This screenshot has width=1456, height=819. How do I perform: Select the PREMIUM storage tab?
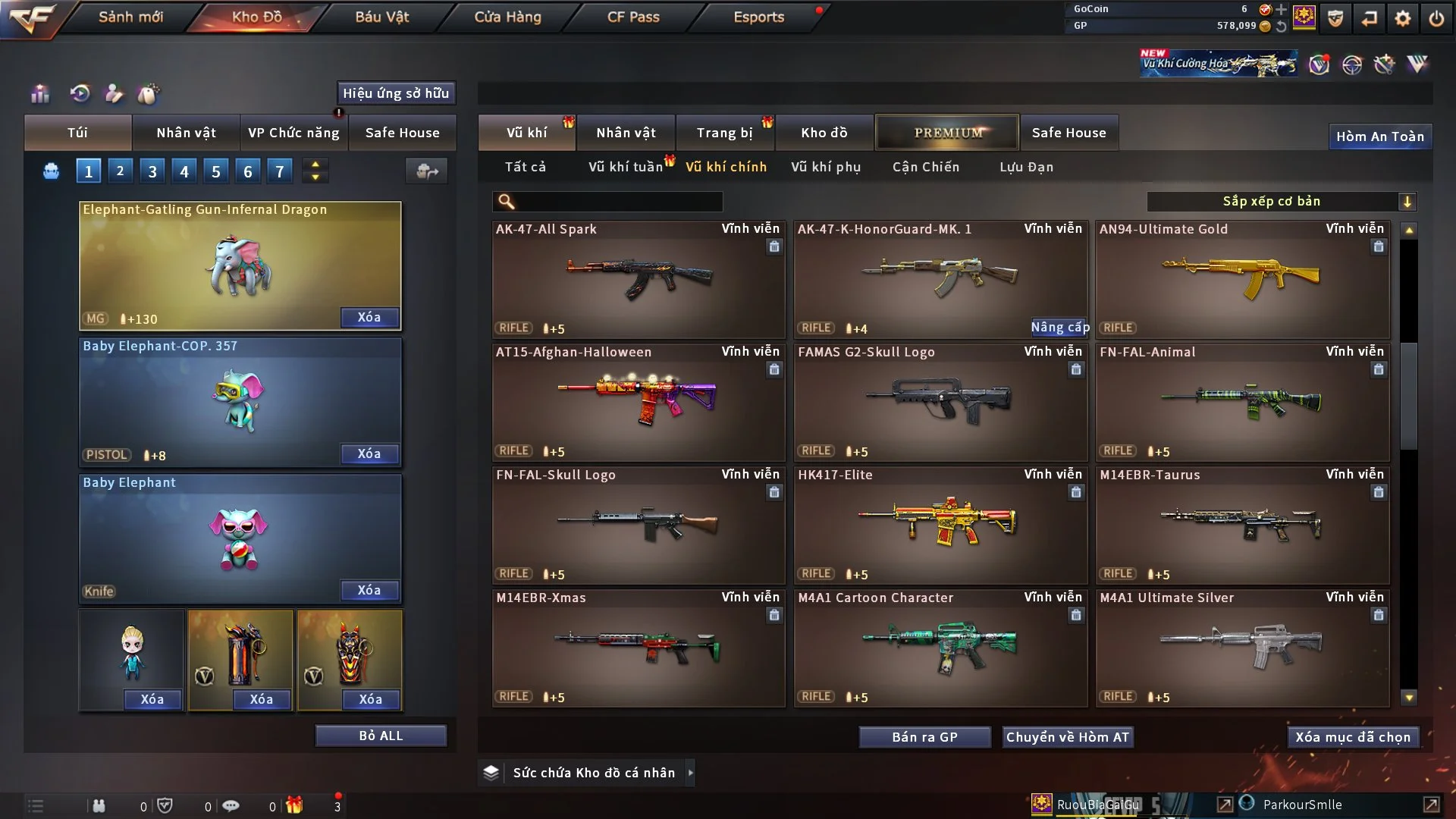pos(947,133)
